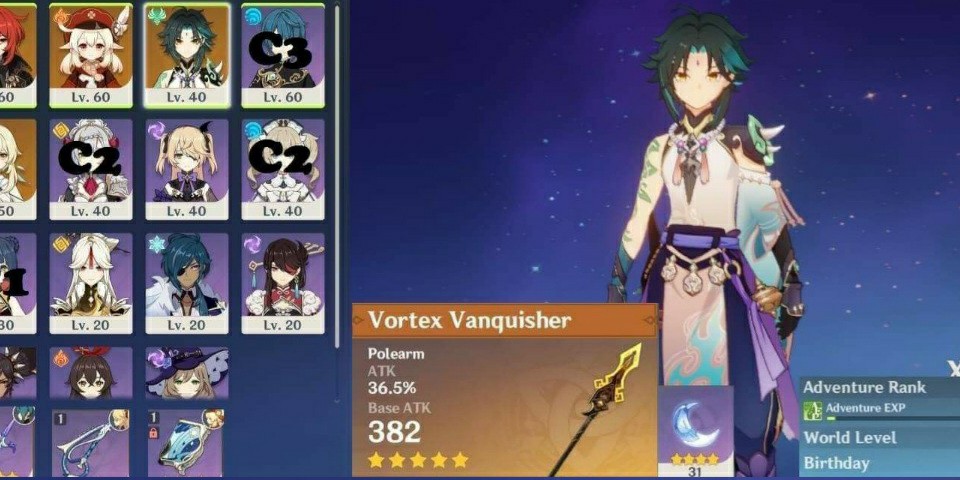Screen dimensions: 960x480
Task: Choose Barbara's portrait marked C2
Action: pyautogui.click(x=283, y=168)
